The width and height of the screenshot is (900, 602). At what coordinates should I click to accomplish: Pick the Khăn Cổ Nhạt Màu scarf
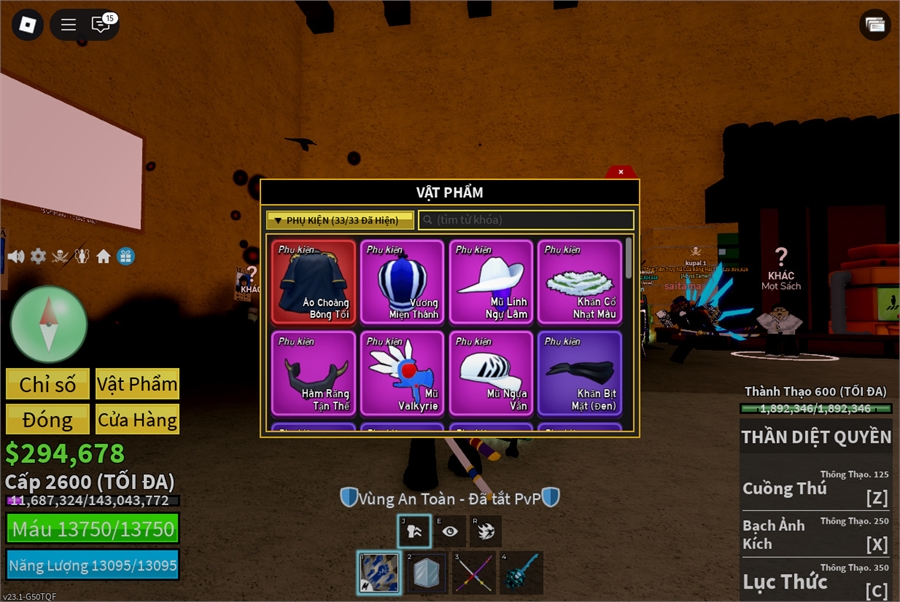580,281
